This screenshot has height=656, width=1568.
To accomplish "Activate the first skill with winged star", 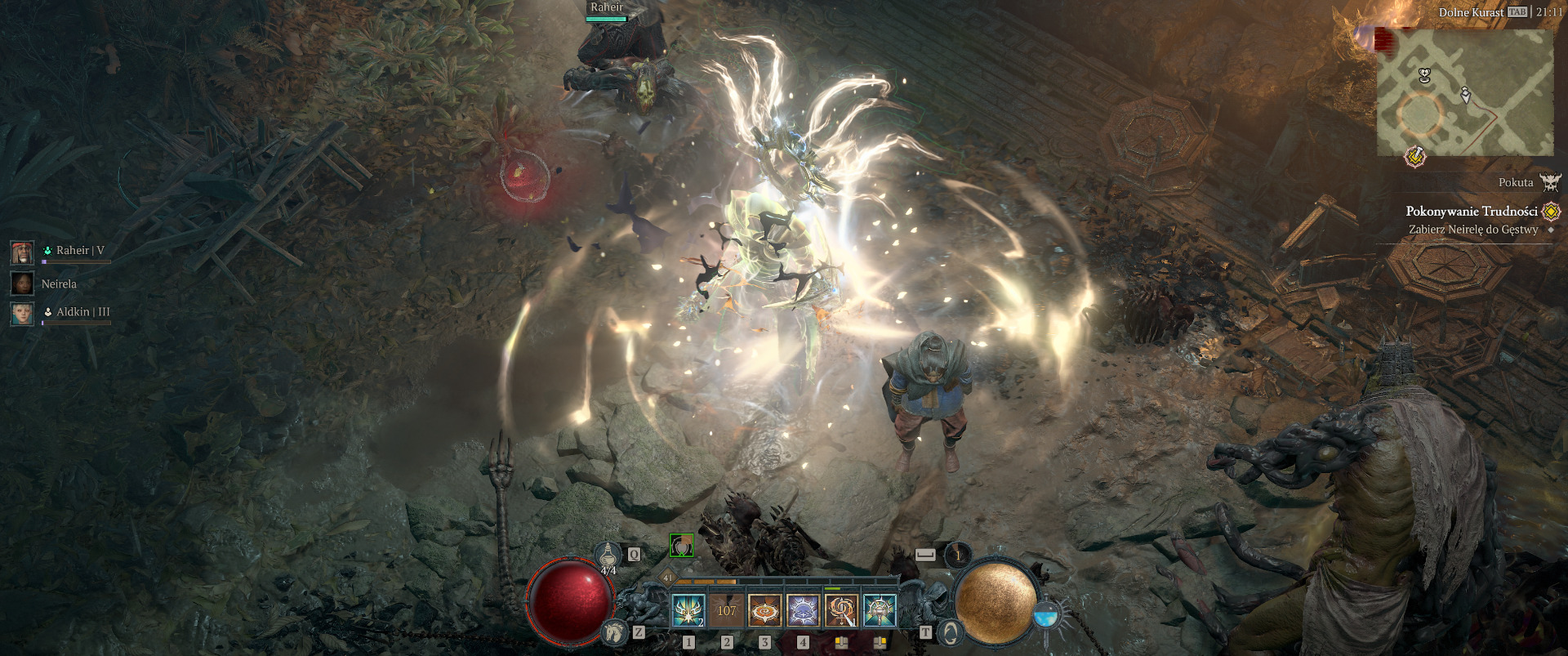I will pyautogui.click(x=688, y=610).
